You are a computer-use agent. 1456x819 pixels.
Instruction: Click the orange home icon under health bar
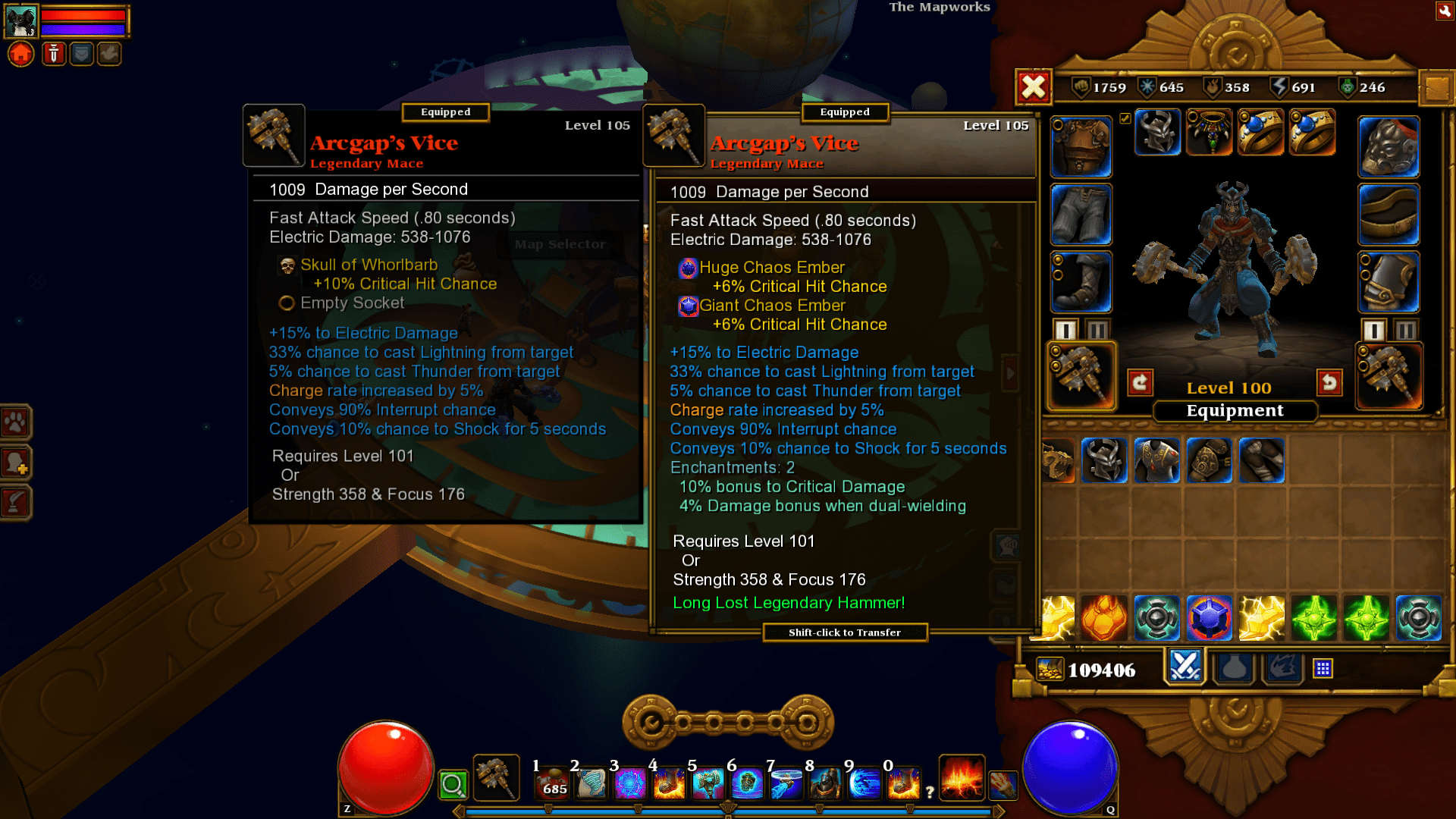click(20, 53)
